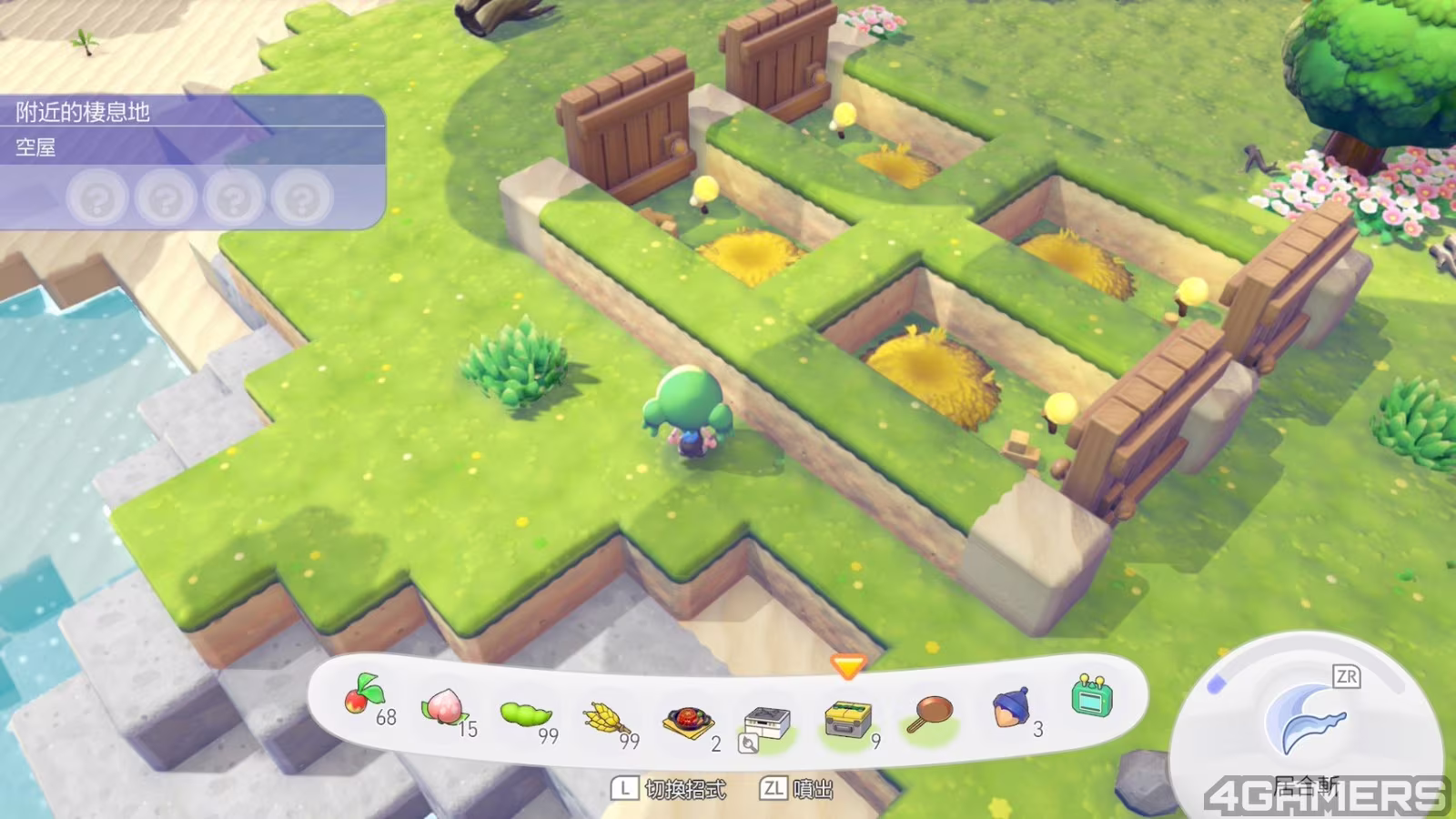Screen dimensions: 1456x819
Task: Select the yellow-green storage box slot
Action: (848, 719)
